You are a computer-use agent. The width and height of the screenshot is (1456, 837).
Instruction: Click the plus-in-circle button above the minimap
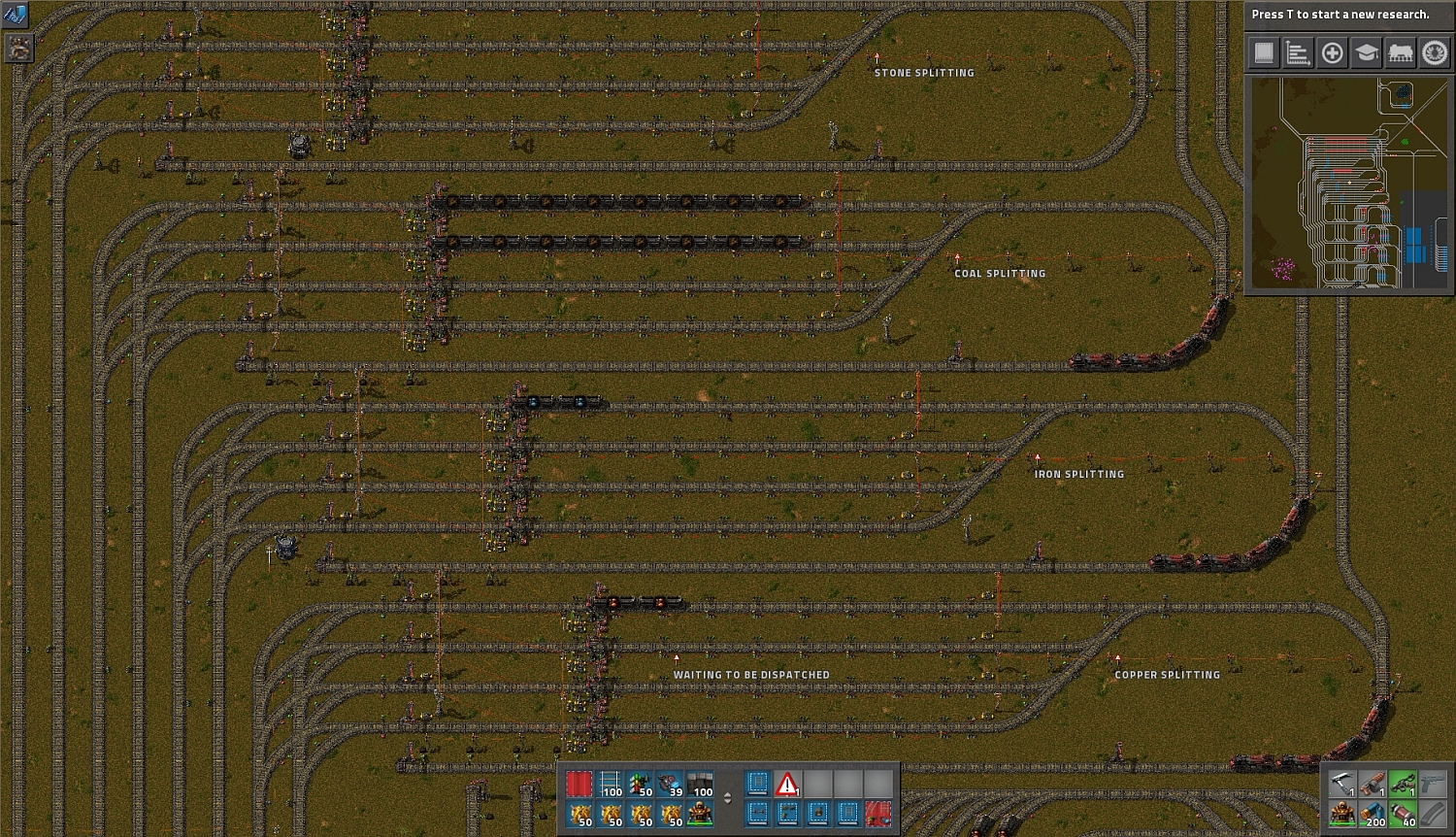[1332, 53]
